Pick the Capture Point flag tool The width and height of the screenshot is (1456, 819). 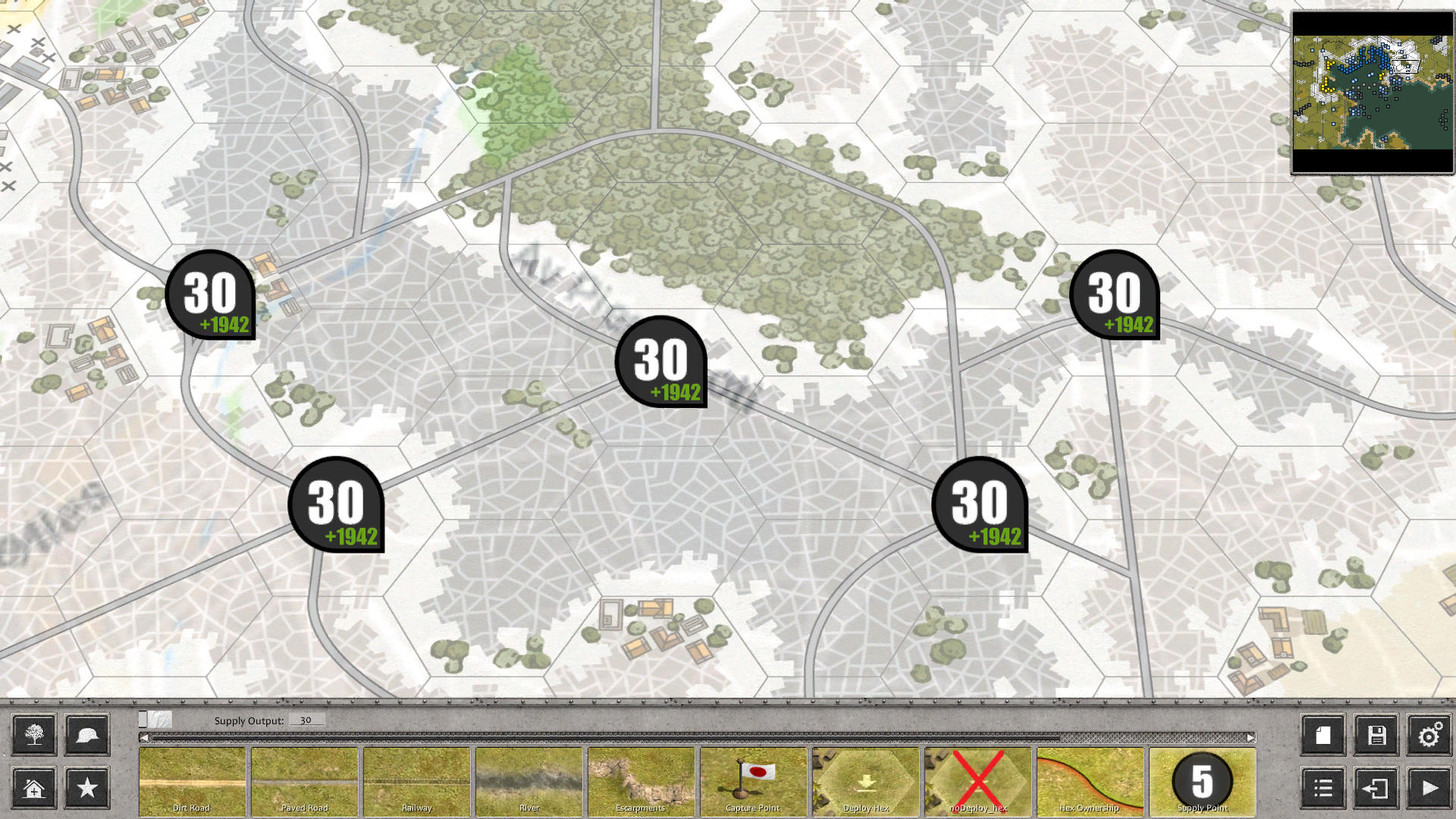click(753, 781)
